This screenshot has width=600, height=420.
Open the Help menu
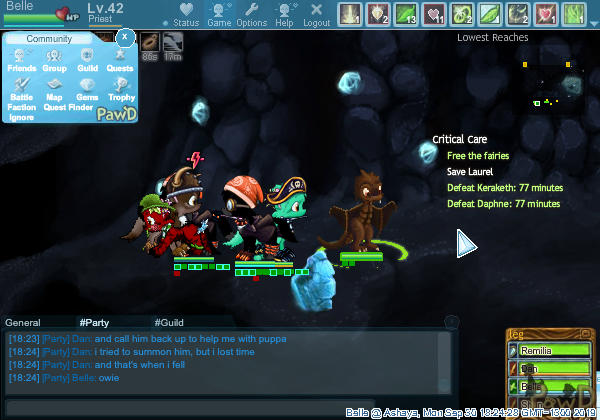(285, 14)
